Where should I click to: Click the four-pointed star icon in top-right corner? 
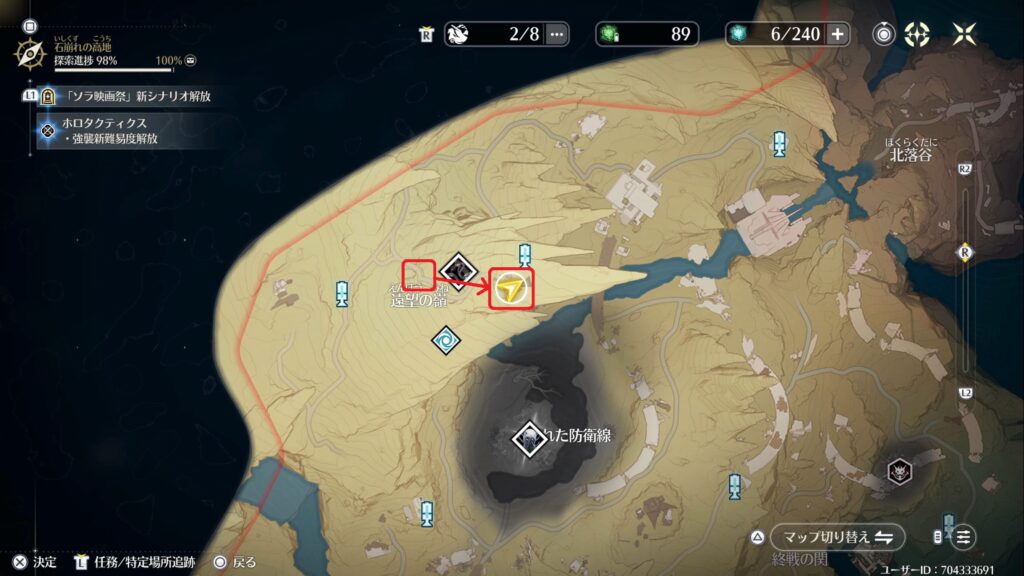pyautogui.click(x=964, y=34)
